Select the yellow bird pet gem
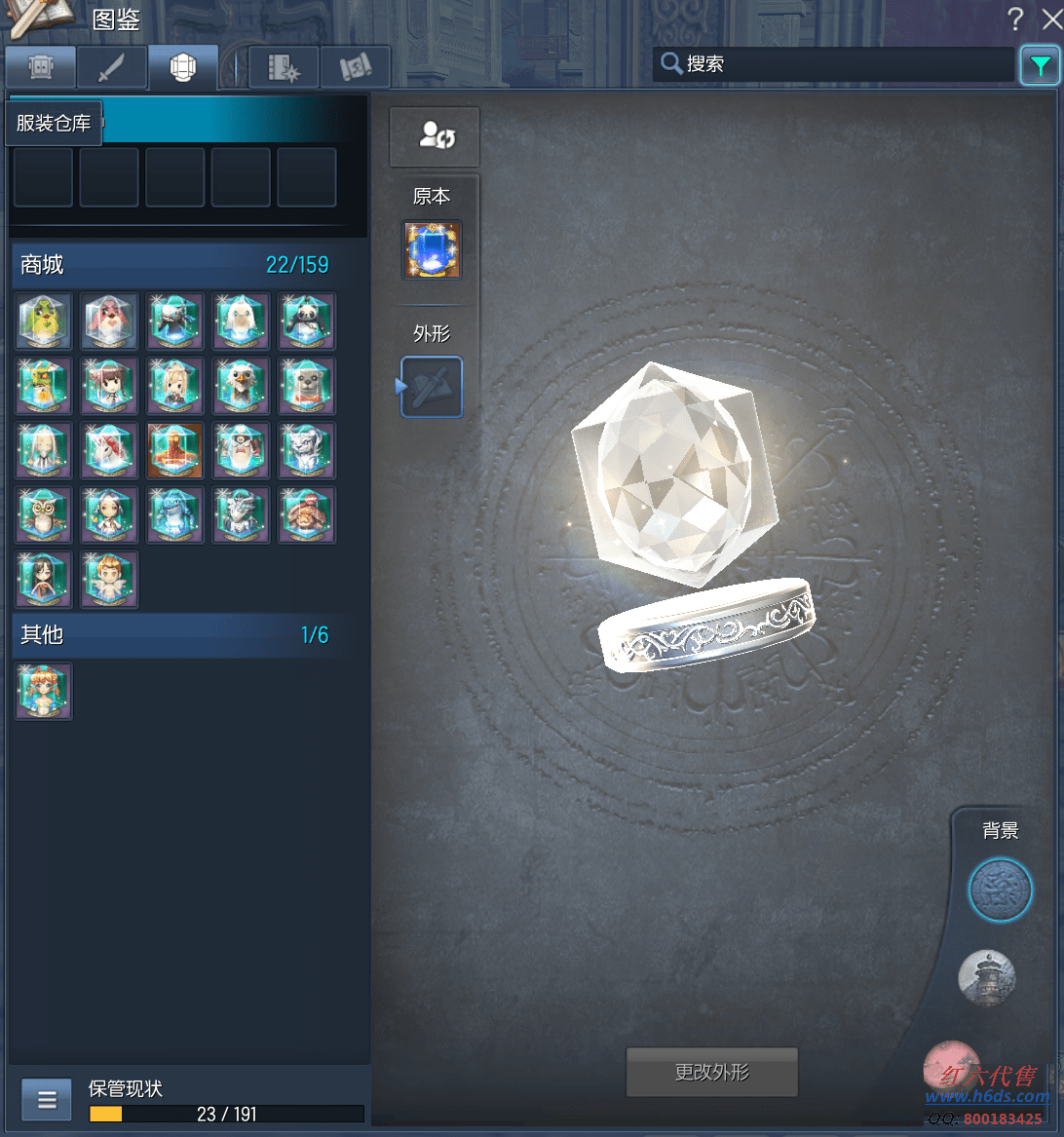 44,322
